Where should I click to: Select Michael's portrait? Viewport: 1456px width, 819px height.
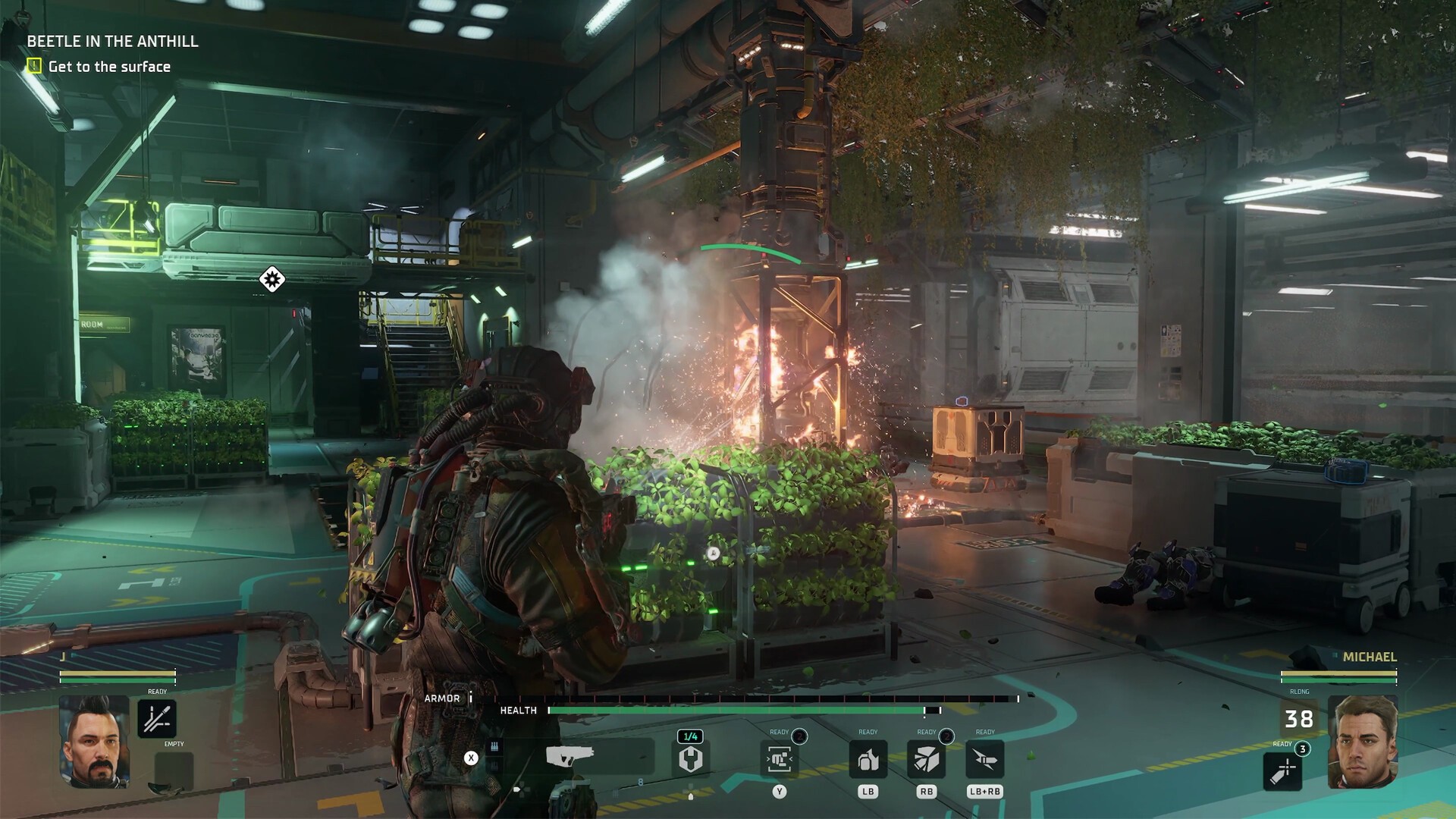(x=1363, y=742)
